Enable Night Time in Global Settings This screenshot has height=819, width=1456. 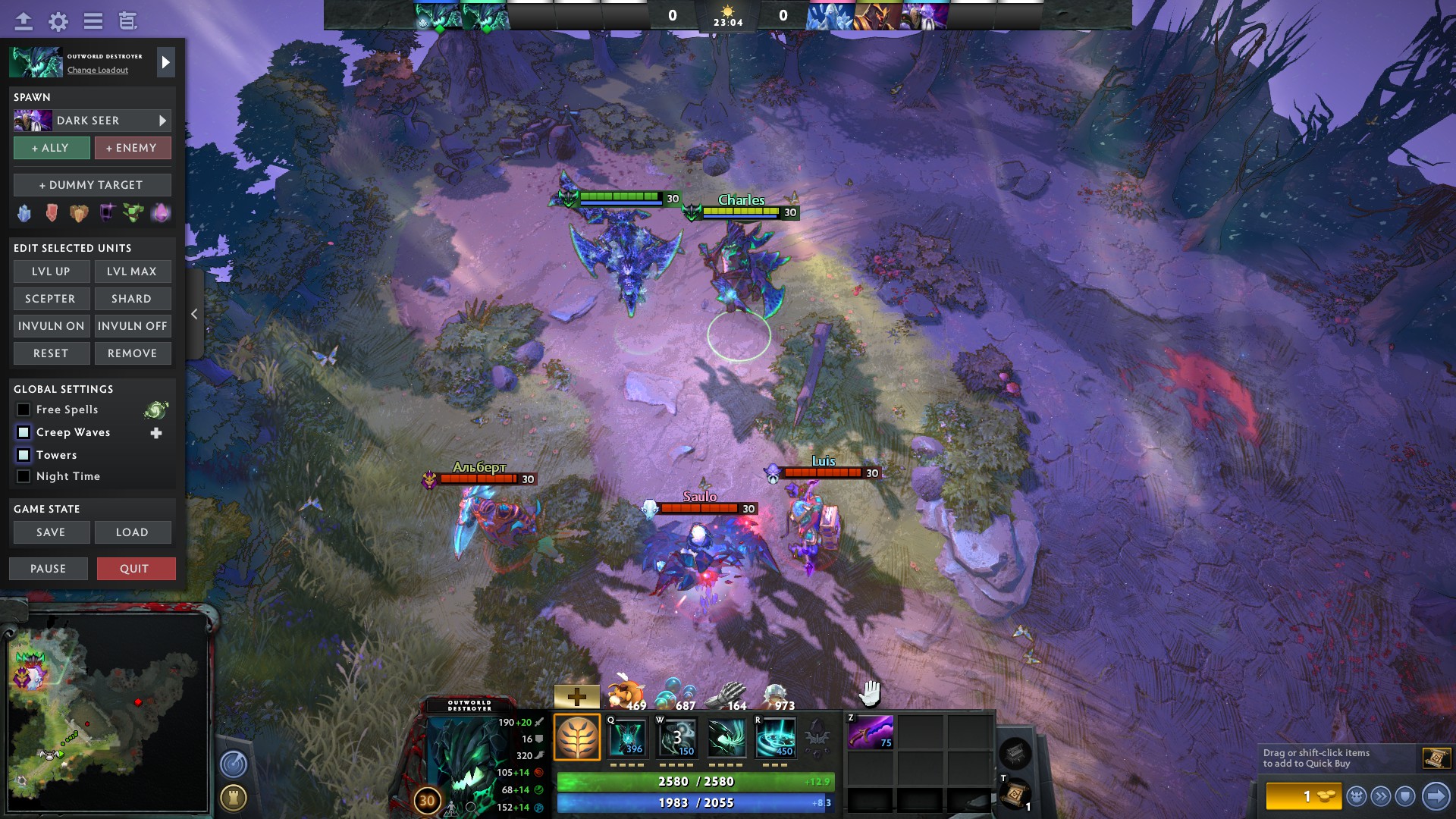coord(24,476)
